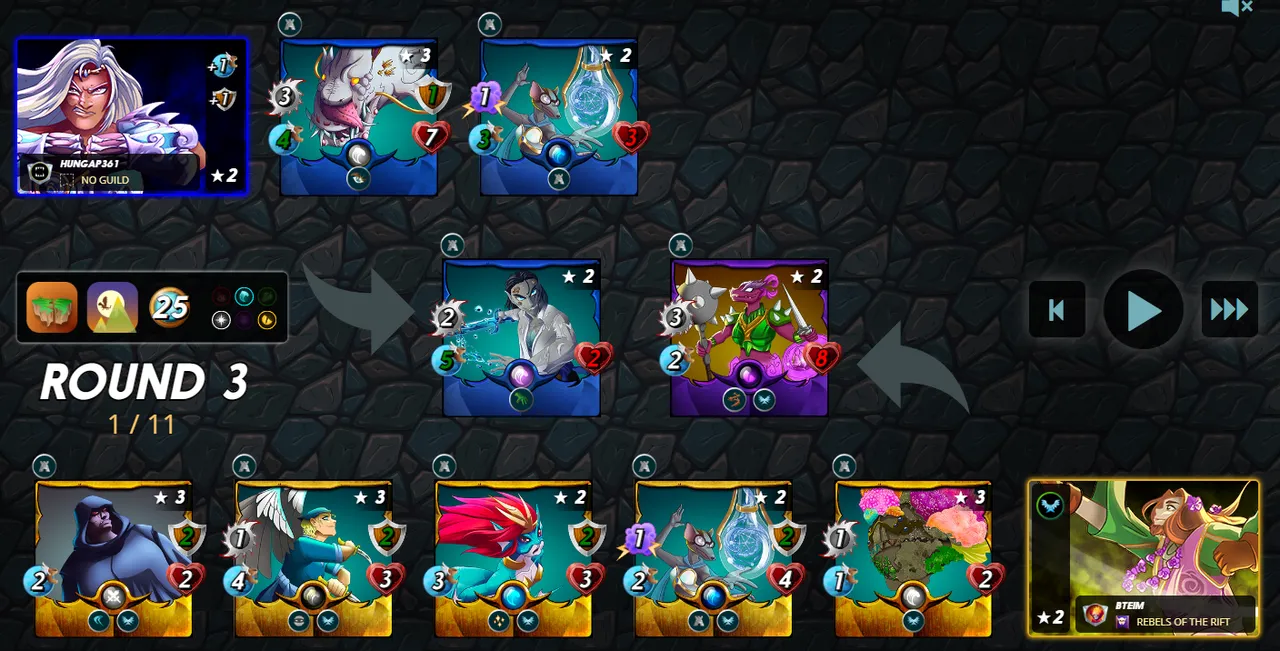Play the battle replay
Screen dimensions: 1280x651
click(1143, 309)
